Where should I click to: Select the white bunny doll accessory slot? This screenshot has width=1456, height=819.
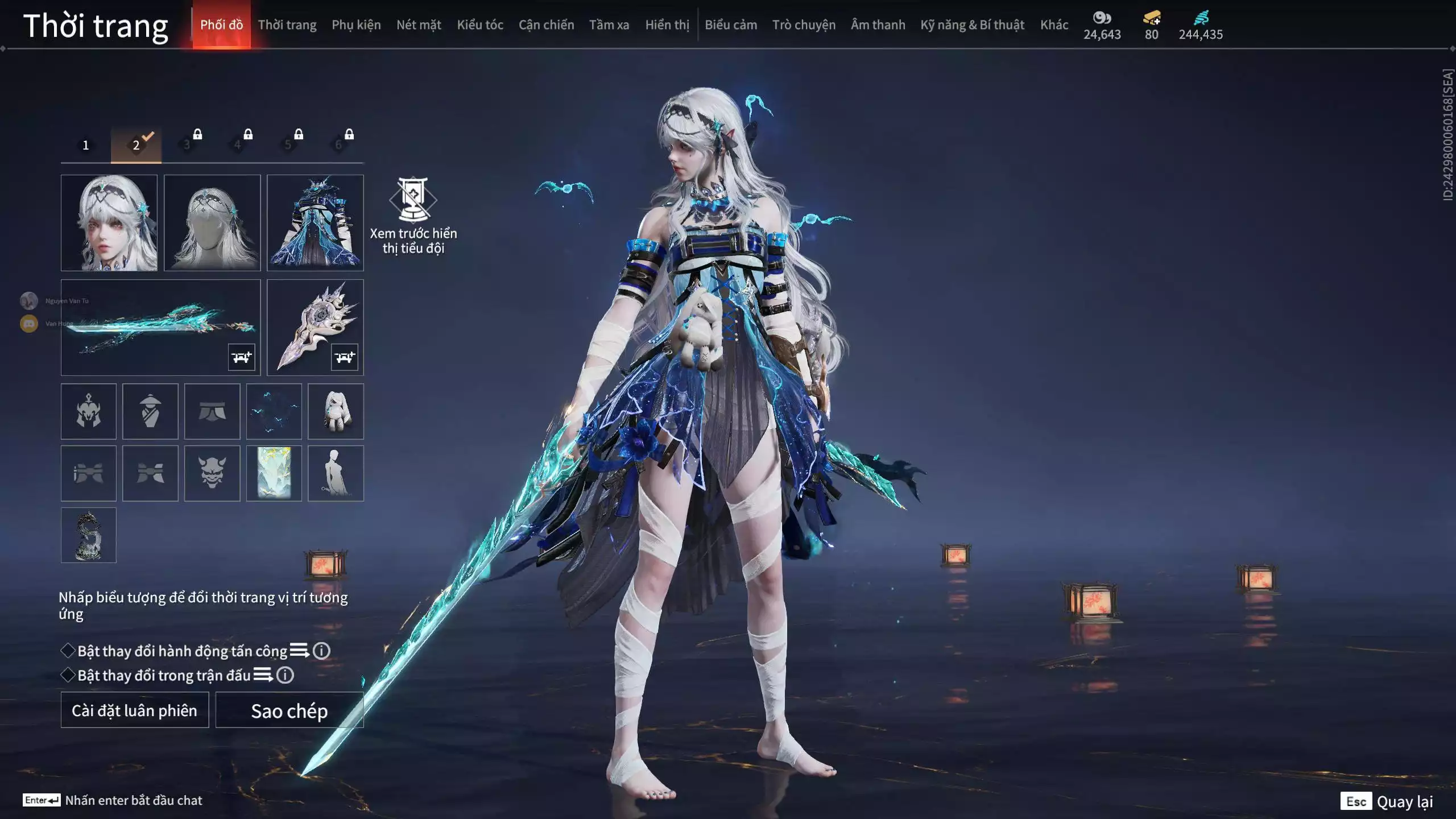tap(336, 411)
